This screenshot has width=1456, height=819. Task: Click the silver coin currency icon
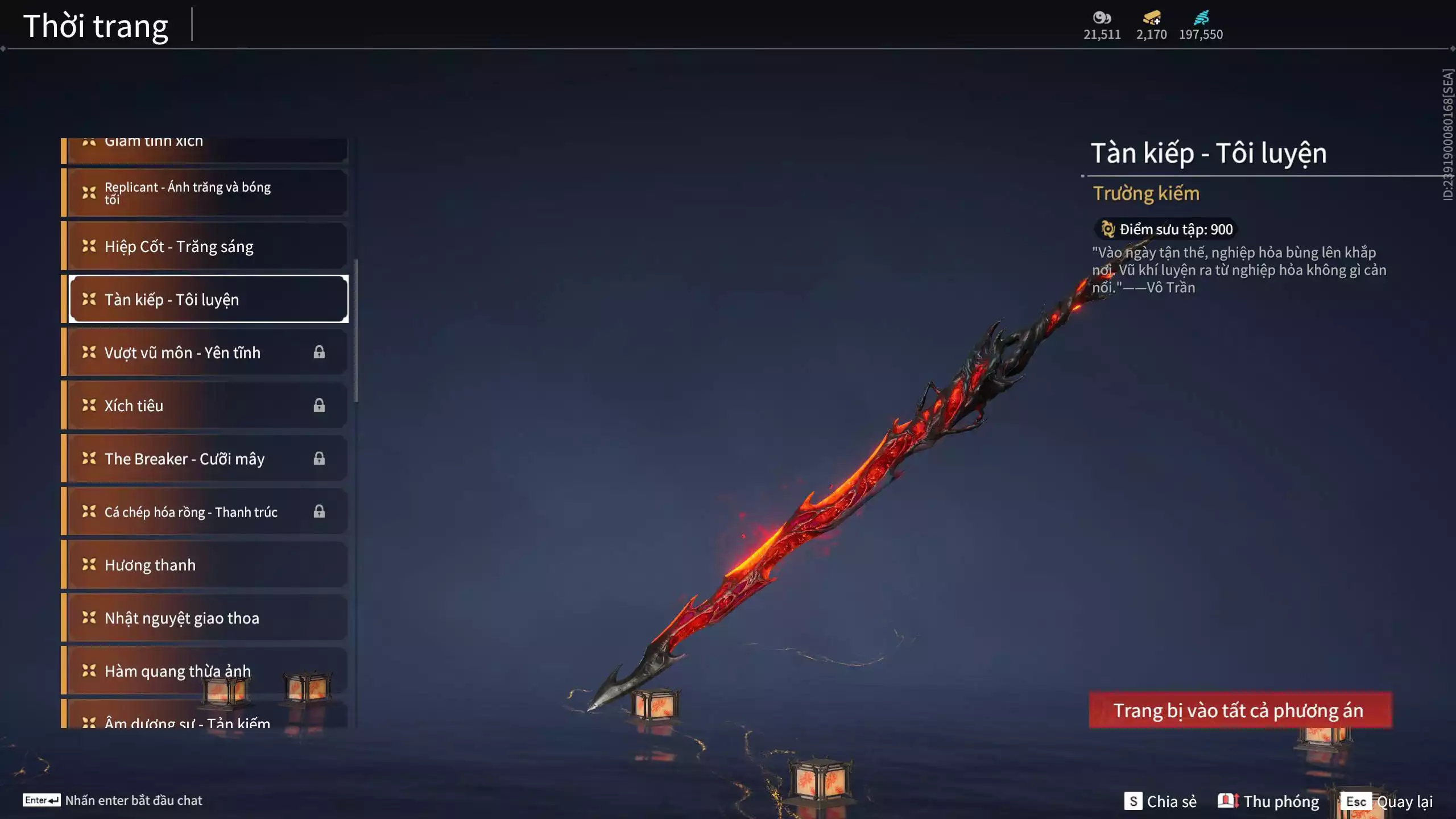[x=1102, y=18]
